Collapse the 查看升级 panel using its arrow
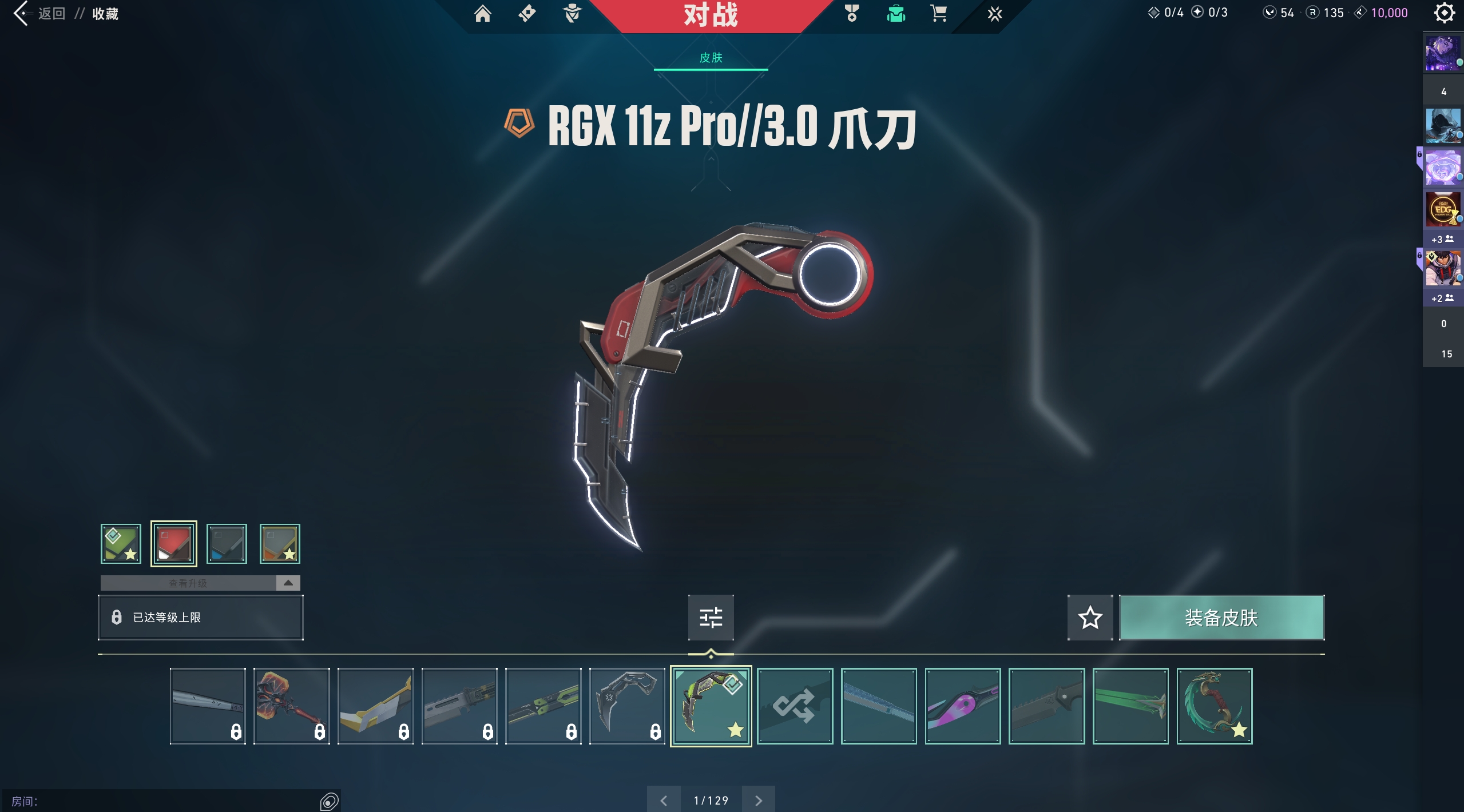Screen dimensions: 1464x812 pos(289,583)
